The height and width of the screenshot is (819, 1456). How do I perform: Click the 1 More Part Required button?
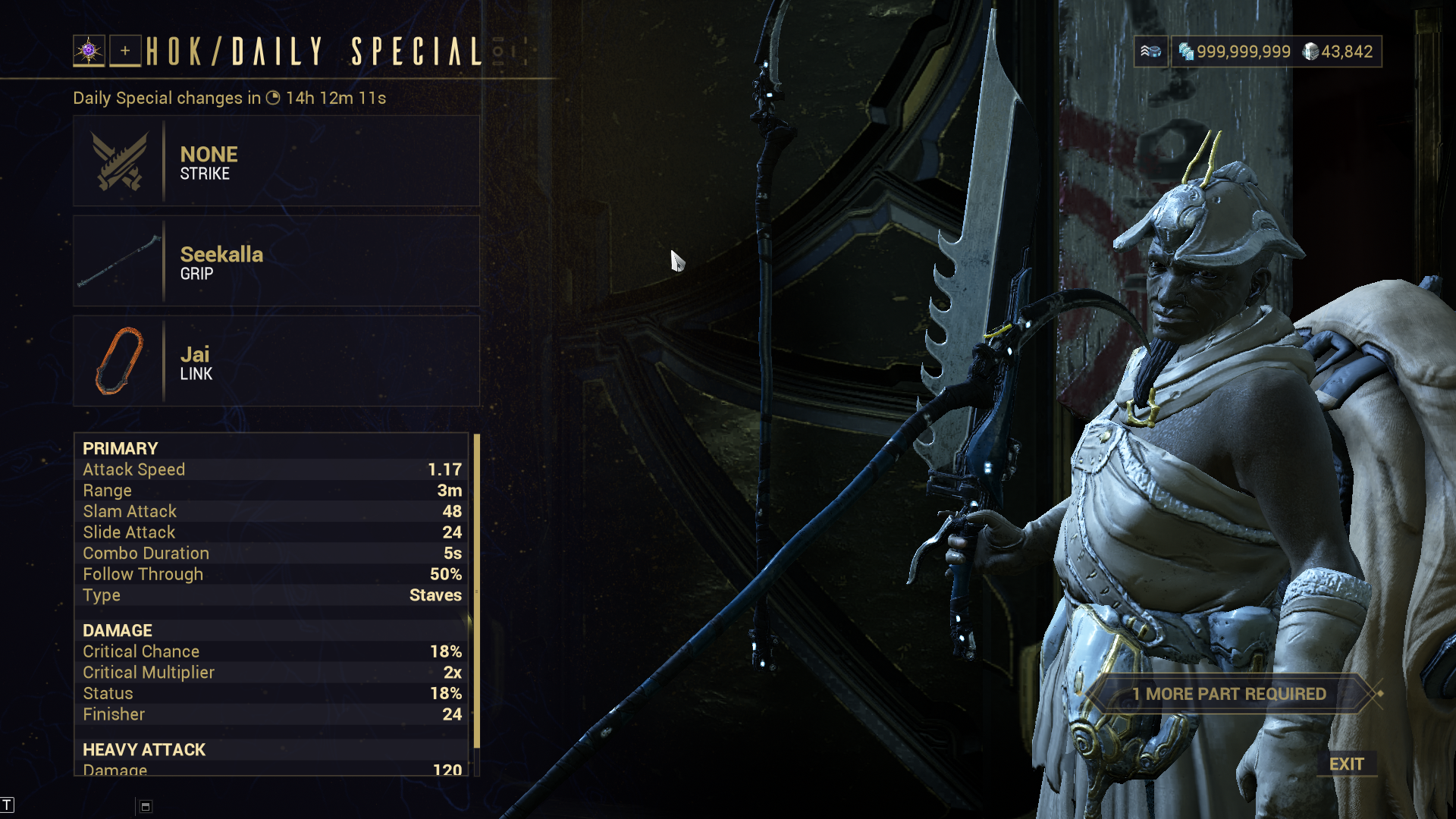pyautogui.click(x=1228, y=694)
